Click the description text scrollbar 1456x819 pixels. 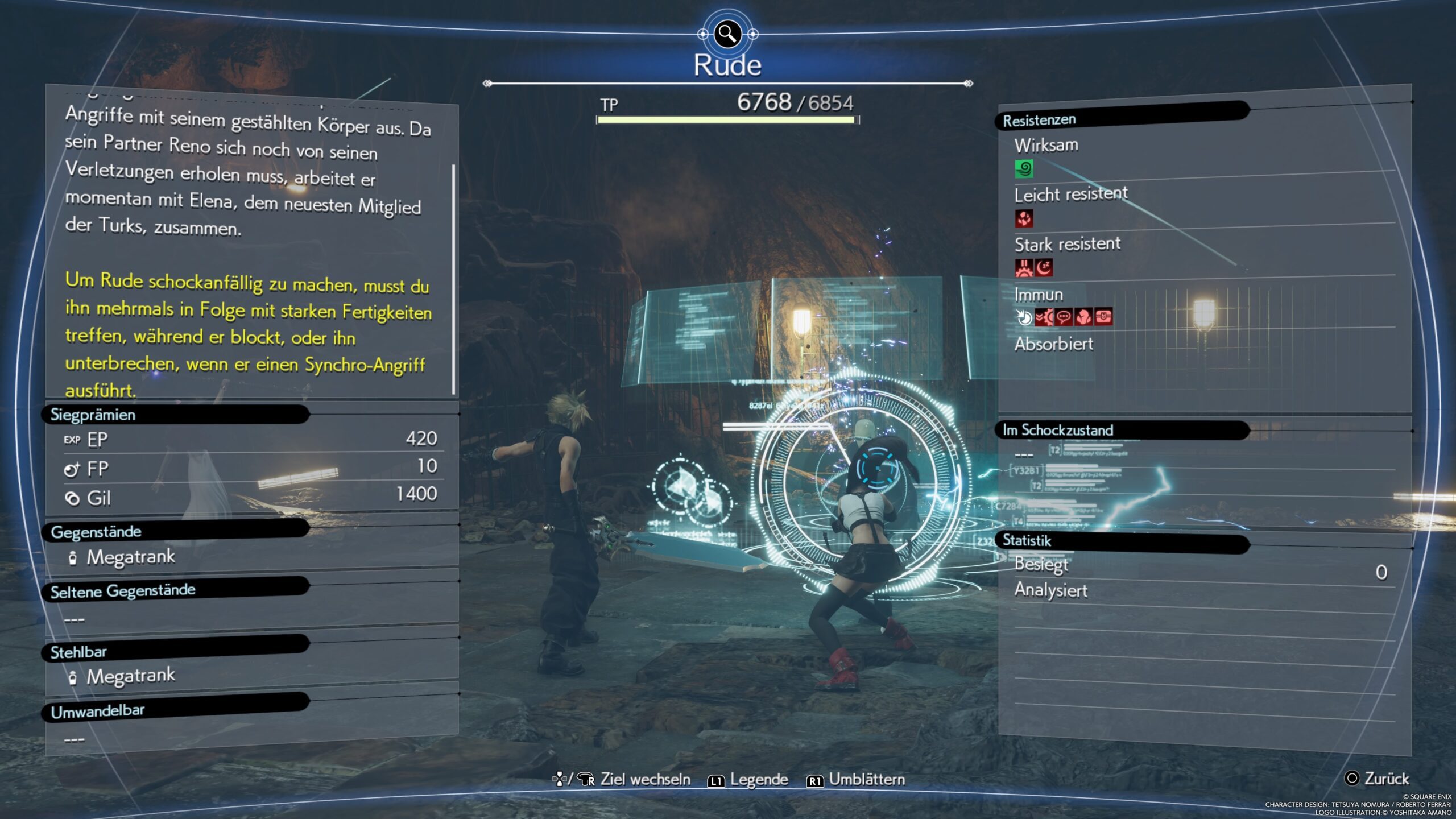pos(453,279)
